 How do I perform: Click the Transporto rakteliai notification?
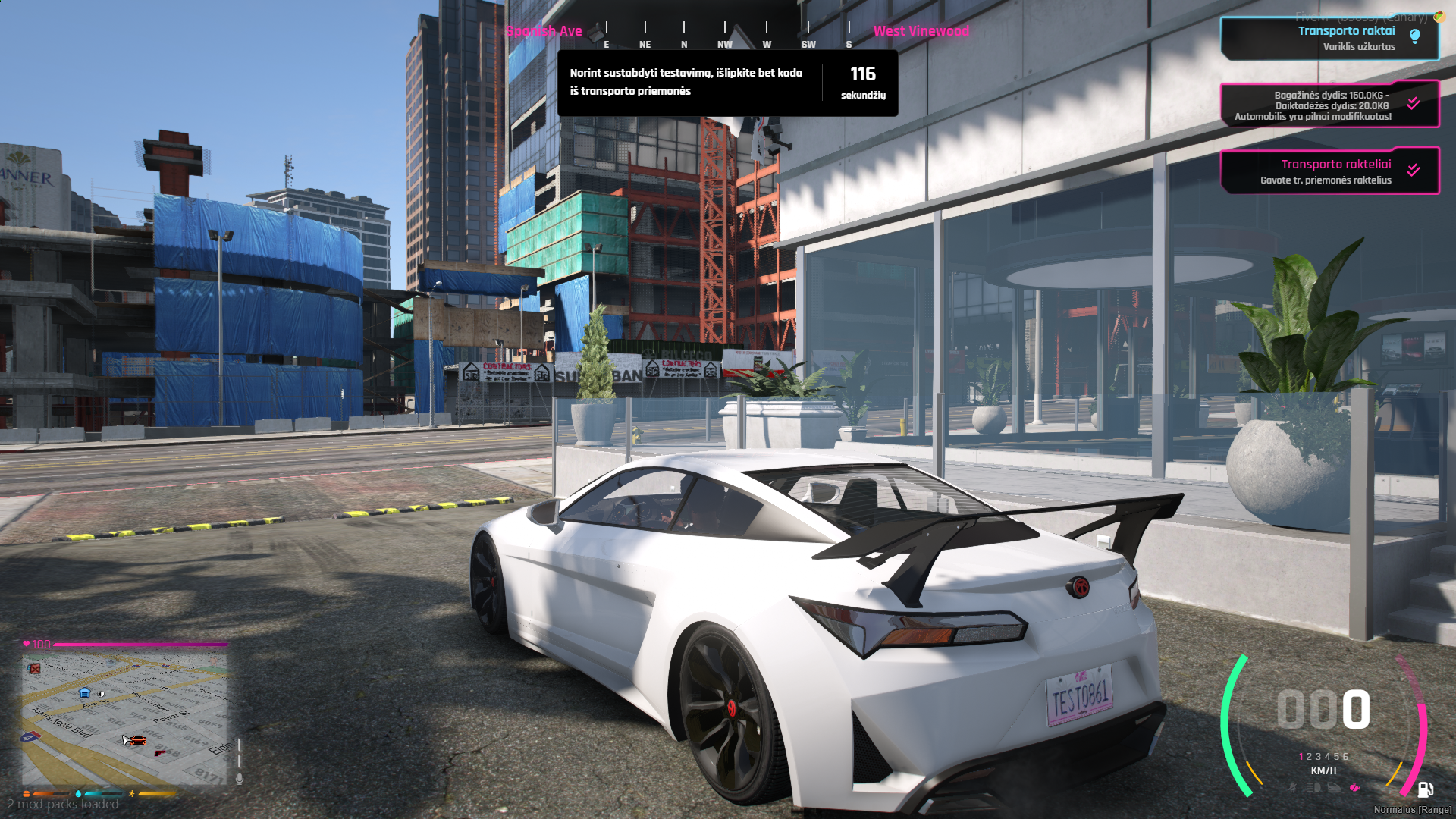click(1329, 171)
